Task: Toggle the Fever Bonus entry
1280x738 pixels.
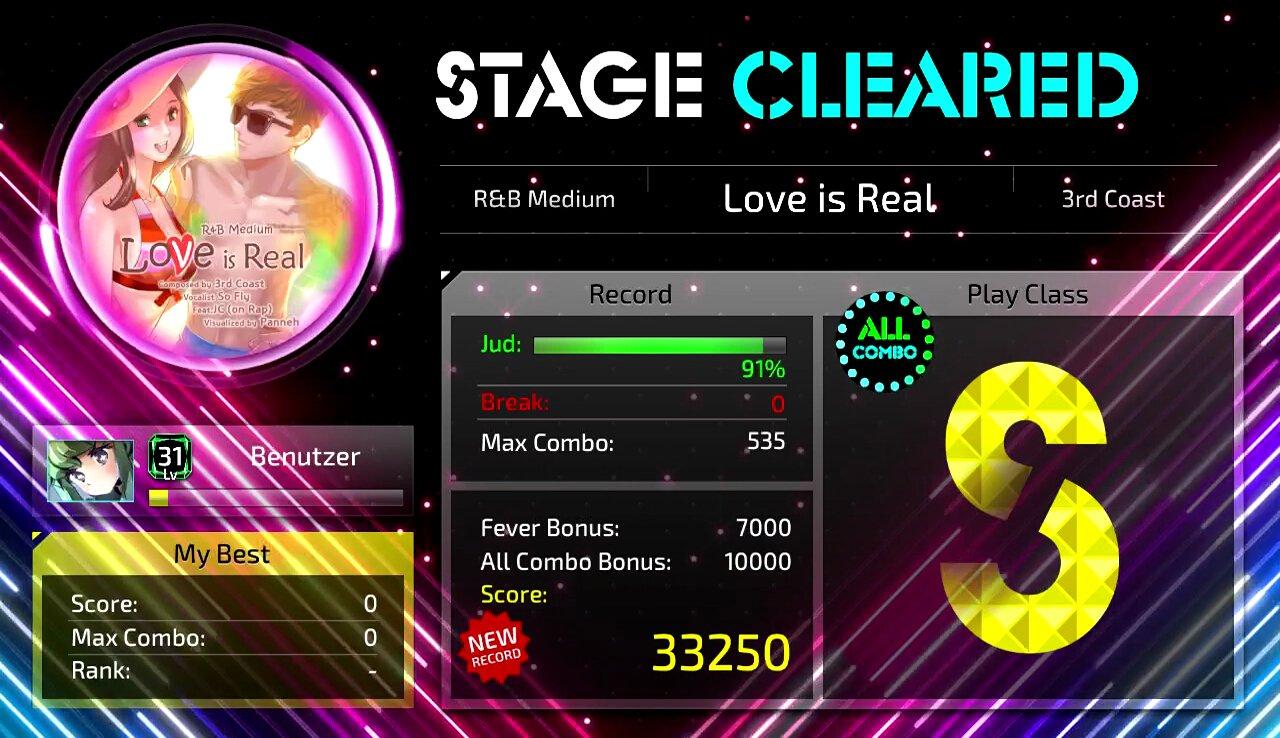Action: pos(630,527)
